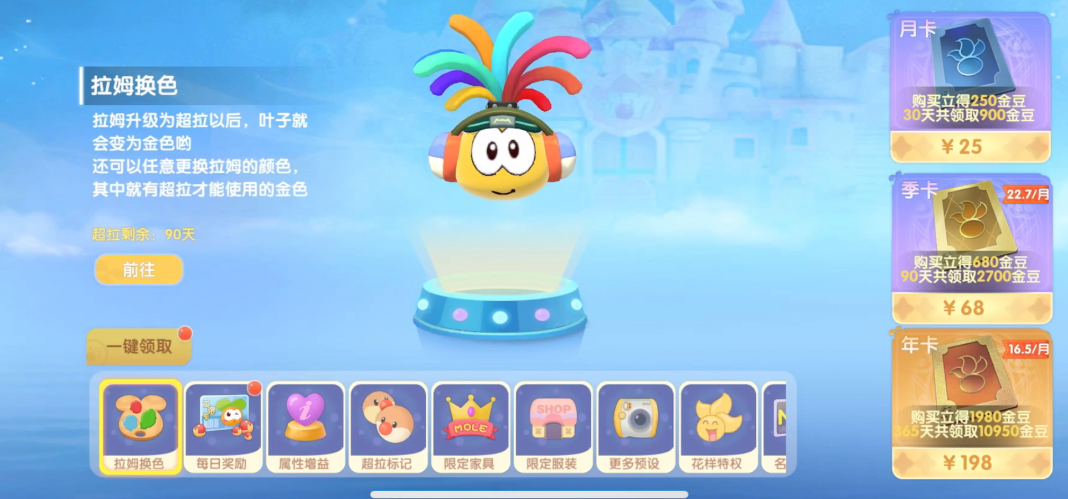The image size is (1068, 499).
Task: Open the 每日奖励 daily reward tab
Action: (223, 425)
